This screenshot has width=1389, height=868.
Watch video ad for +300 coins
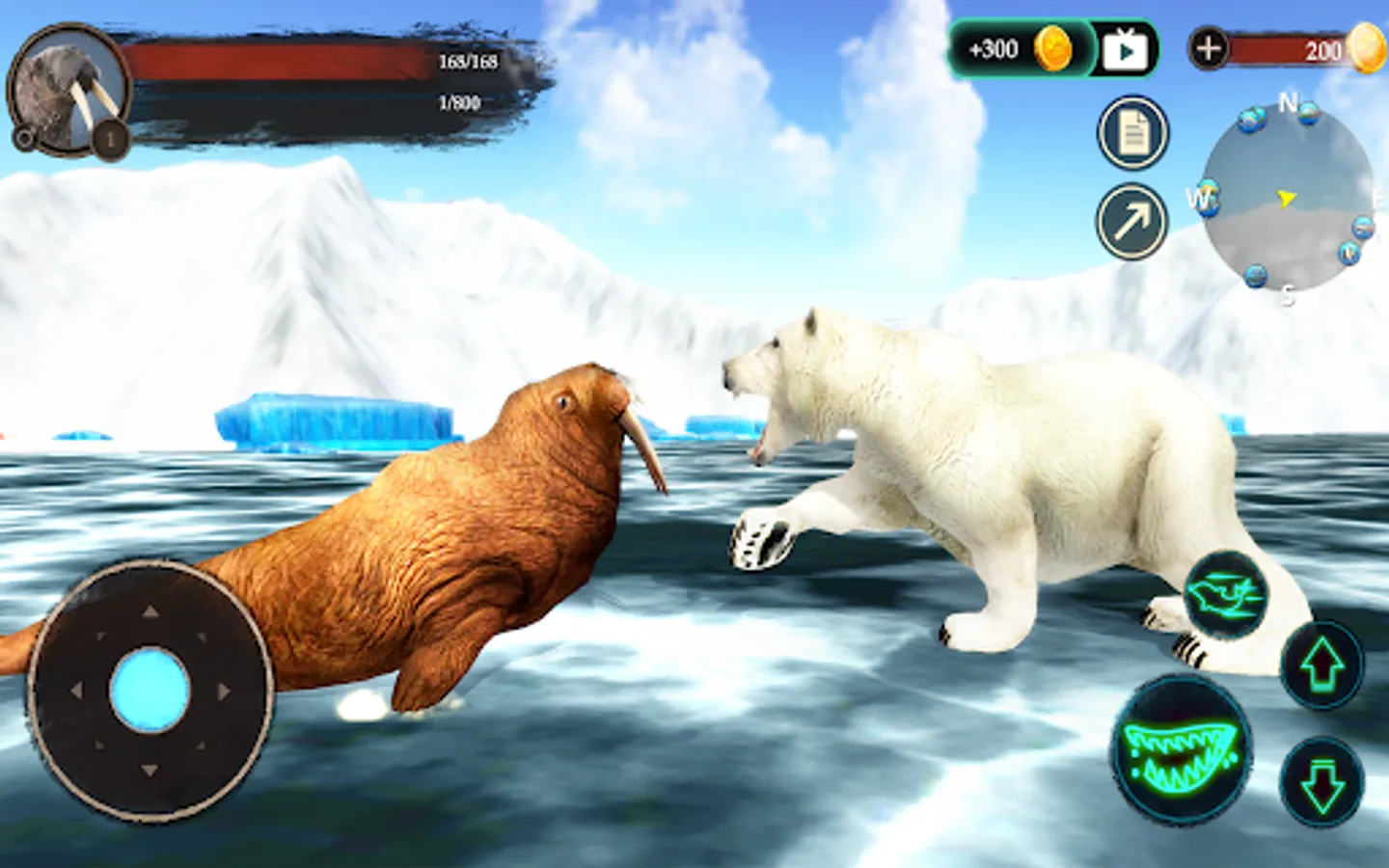[x=1125, y=50]
